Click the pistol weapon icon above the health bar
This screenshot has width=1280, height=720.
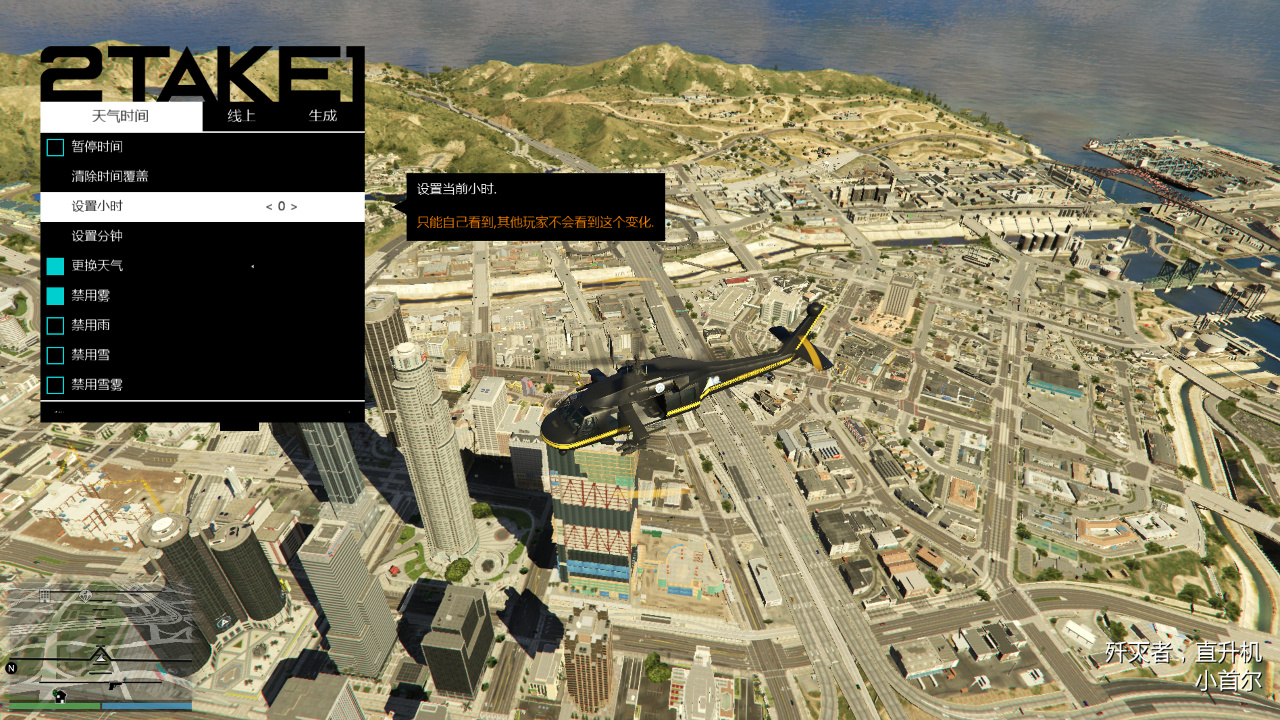coord(115,686)
